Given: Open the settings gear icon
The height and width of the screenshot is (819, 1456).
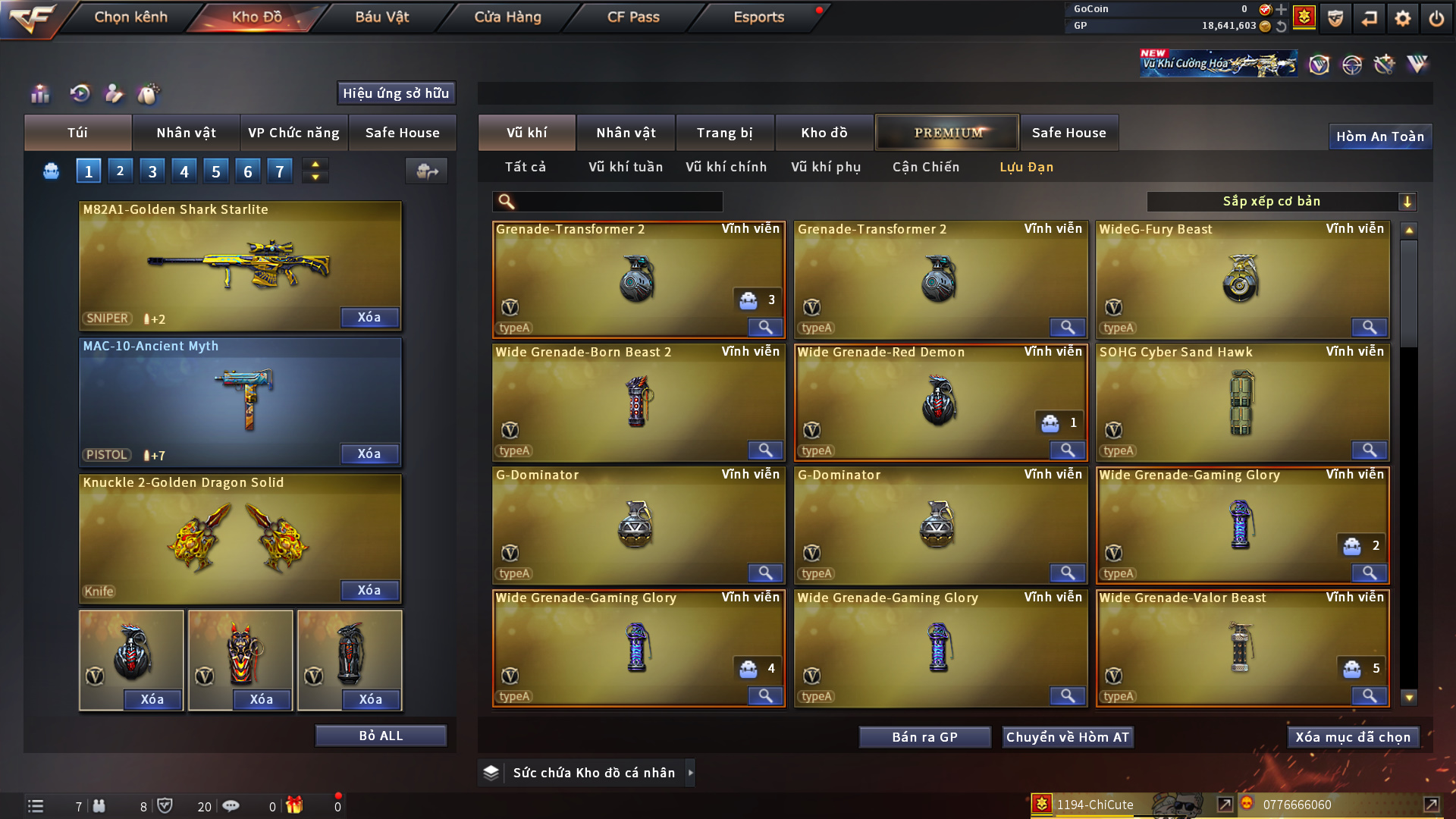Looking at the screenshot, I should [1402, 18].
